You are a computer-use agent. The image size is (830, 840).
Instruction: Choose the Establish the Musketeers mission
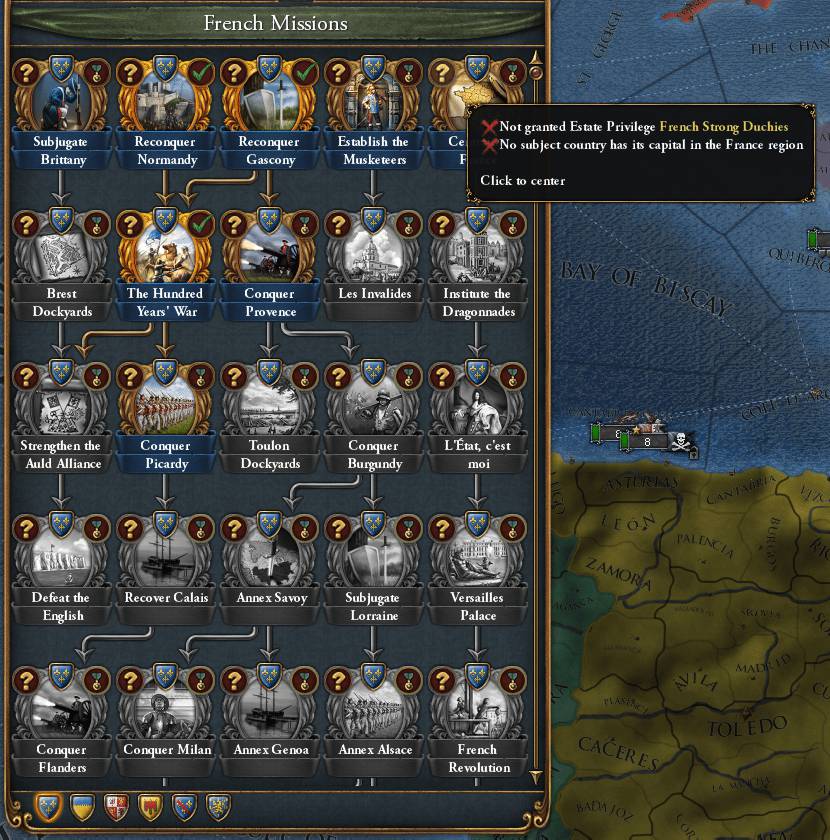pyautogui.click(x=373, y=102)
